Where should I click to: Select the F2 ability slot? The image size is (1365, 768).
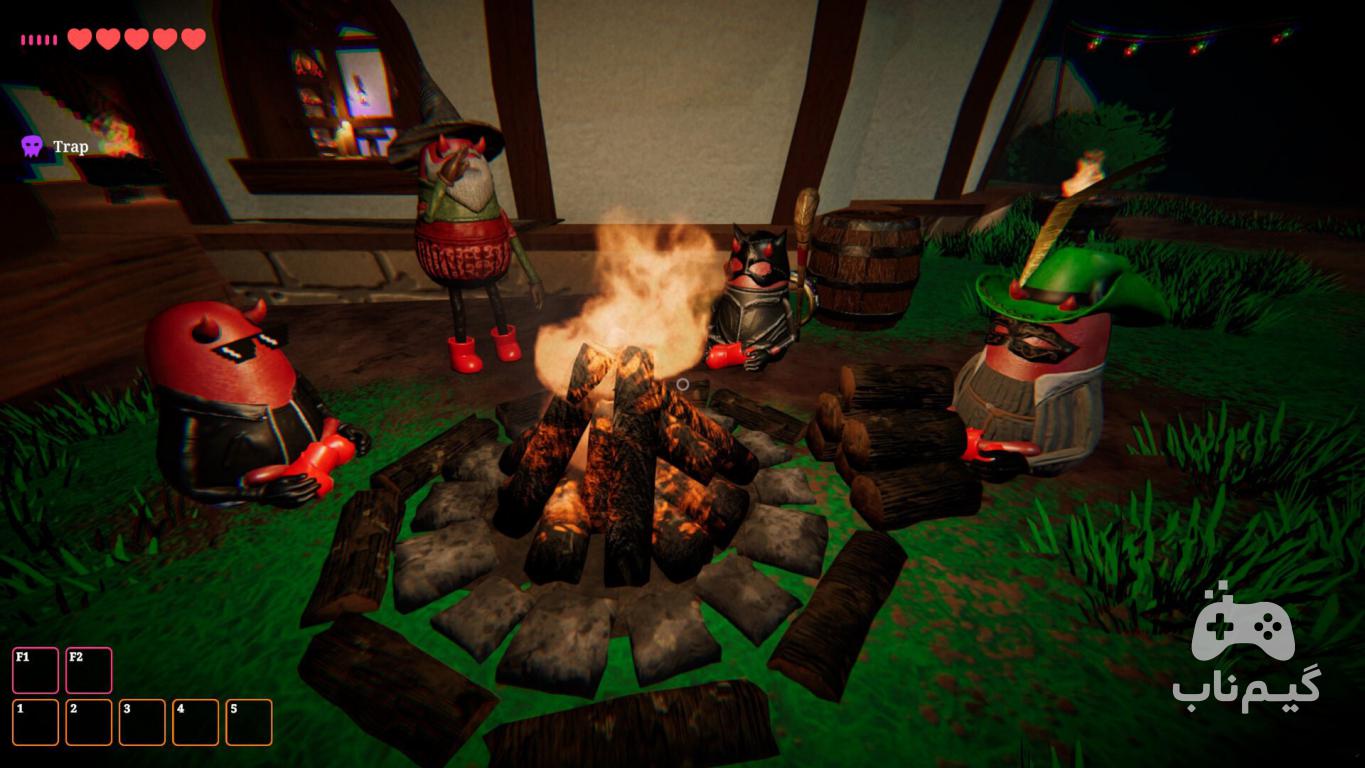89,670
